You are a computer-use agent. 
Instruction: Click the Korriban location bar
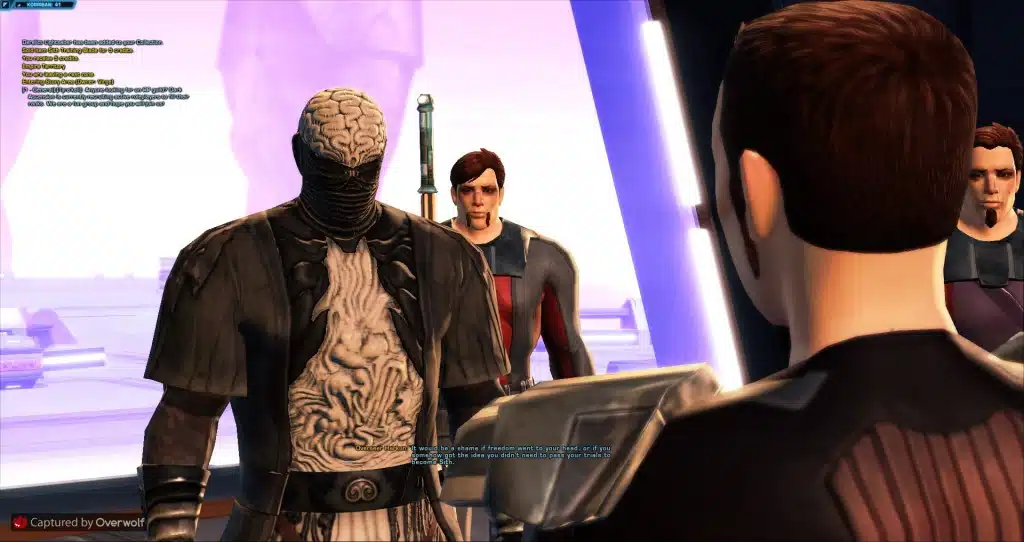coord(44,5)
